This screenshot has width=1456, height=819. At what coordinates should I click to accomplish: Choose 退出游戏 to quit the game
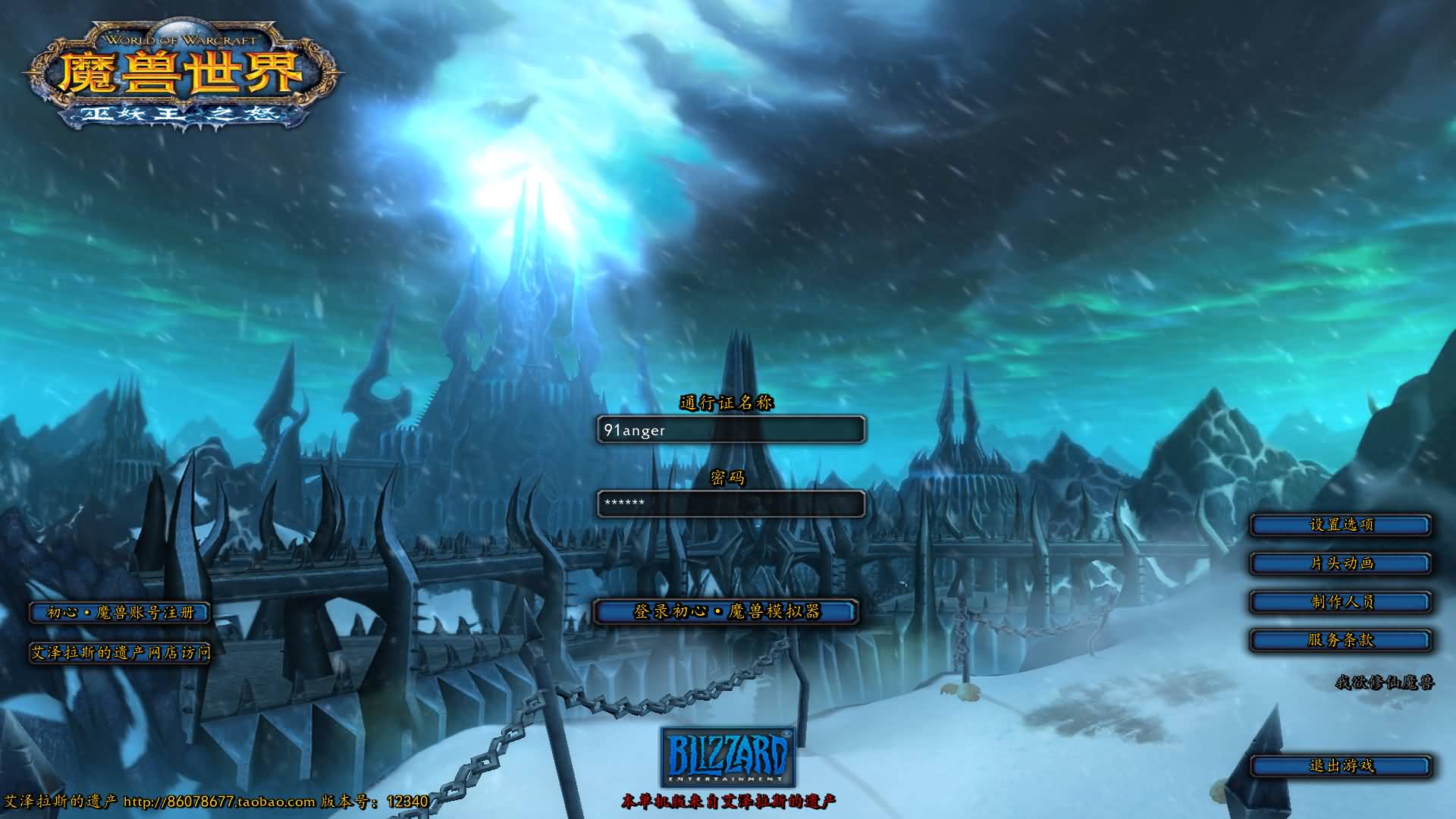point(1340,766)
